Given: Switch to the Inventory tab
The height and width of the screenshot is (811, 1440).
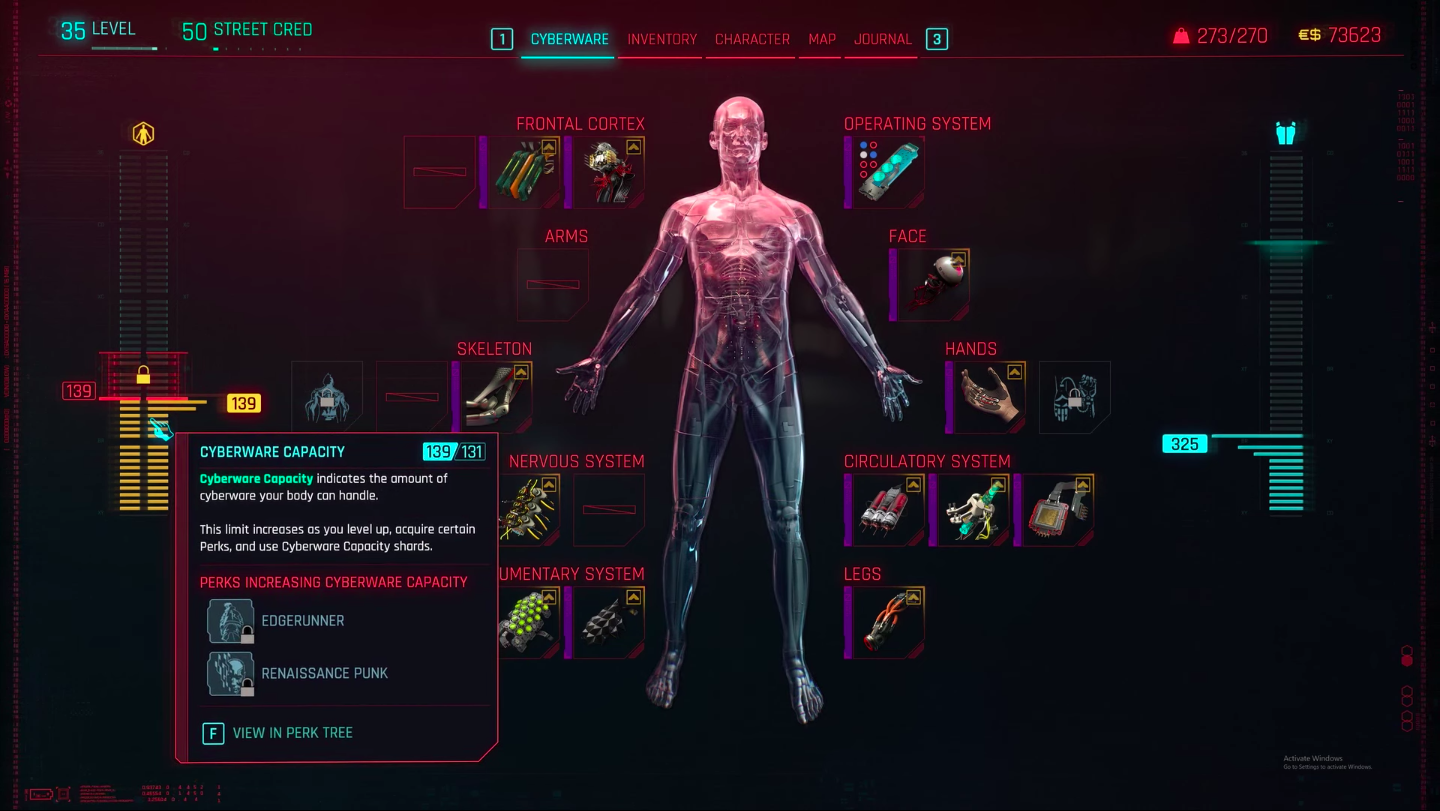Looking at the screenshot, I should (660, 39).
